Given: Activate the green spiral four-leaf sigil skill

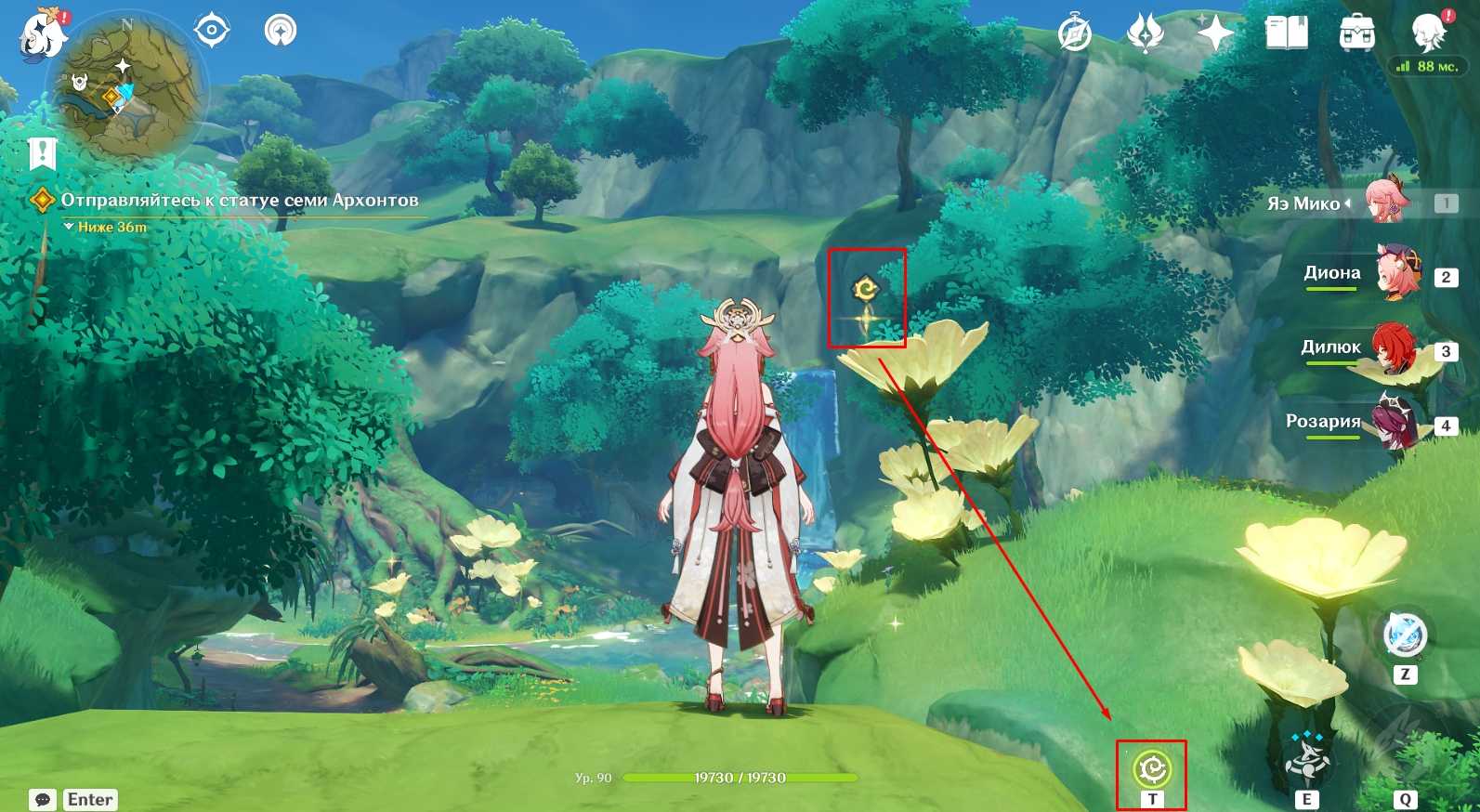Looking at the screenshot, I should [x=1152, y=769].
